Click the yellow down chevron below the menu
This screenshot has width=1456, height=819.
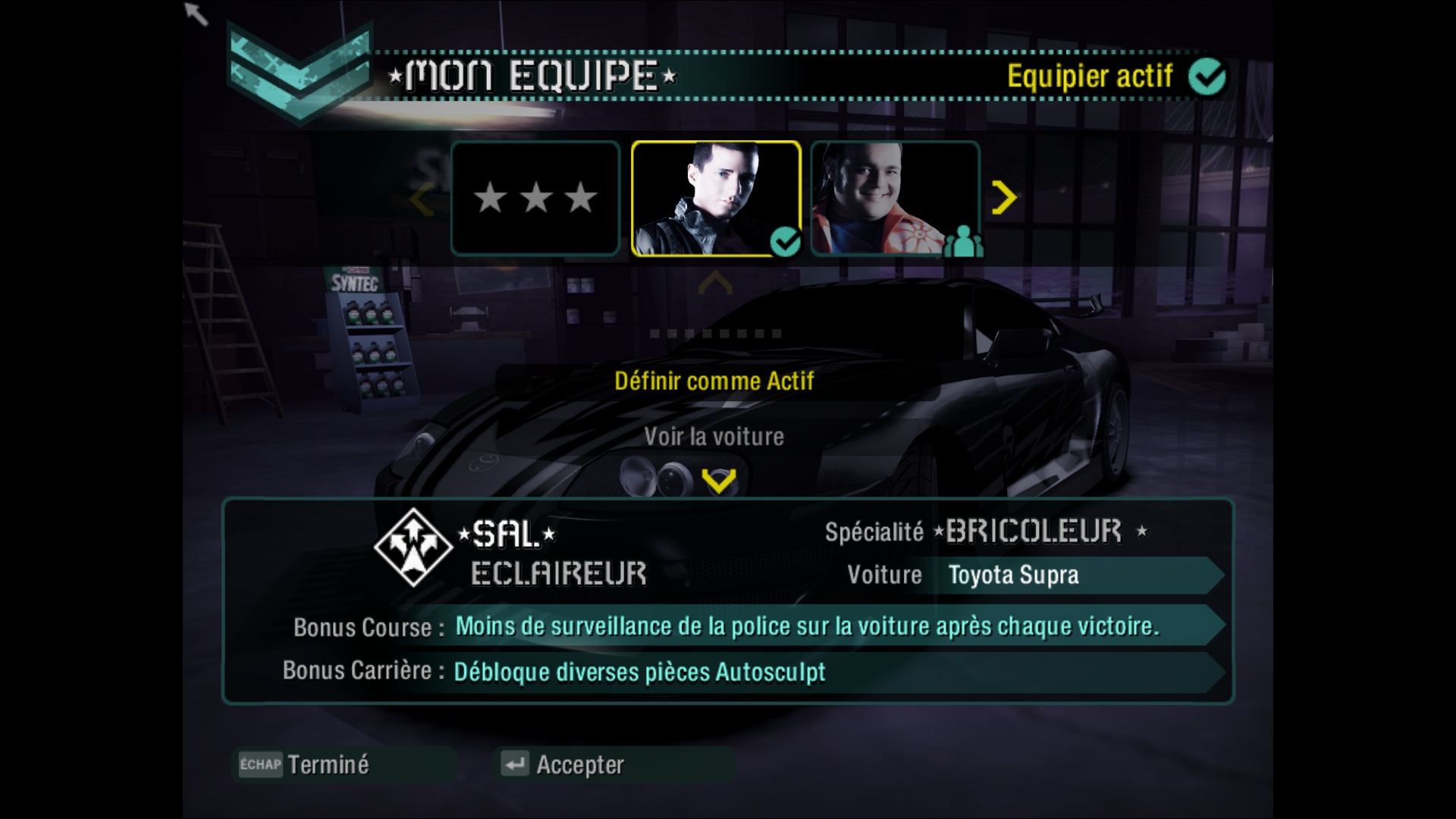[718, 481]
